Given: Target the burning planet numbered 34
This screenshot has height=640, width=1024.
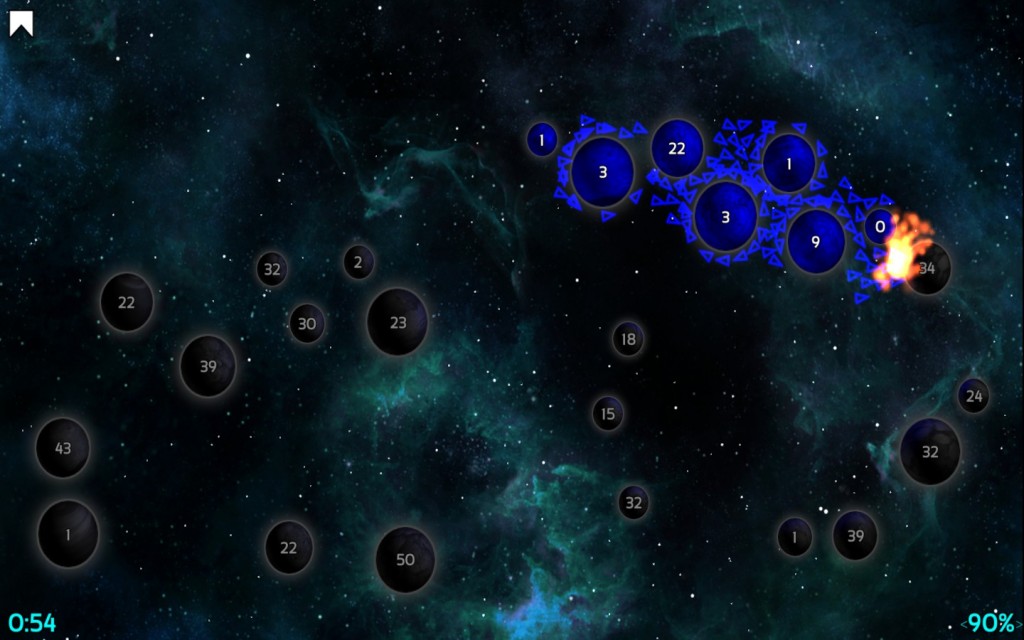Looking at the screenshot, I should pos(928,268).
